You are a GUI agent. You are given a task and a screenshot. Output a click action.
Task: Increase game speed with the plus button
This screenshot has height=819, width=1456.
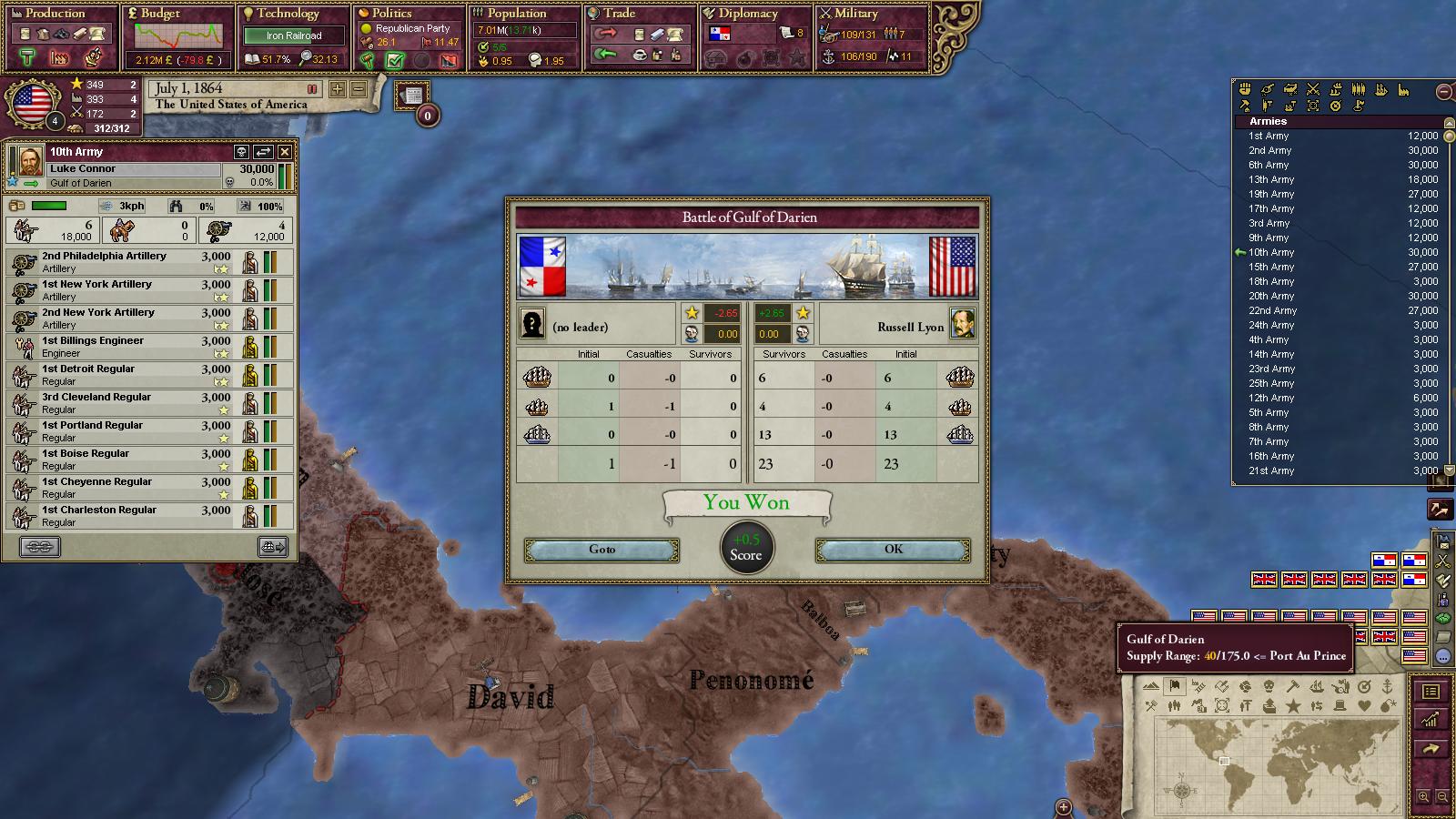338,89
